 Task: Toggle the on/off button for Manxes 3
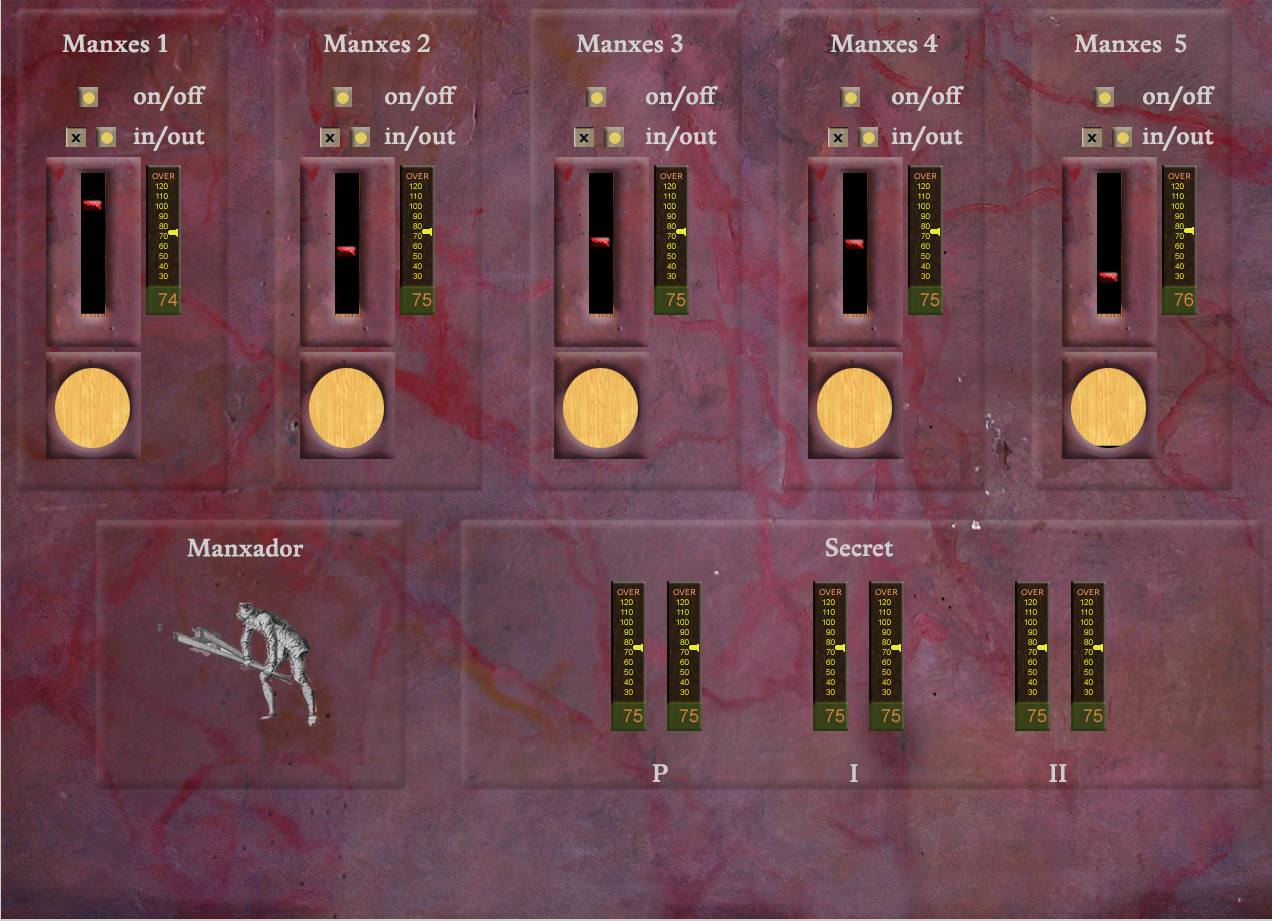click(597, 97)
